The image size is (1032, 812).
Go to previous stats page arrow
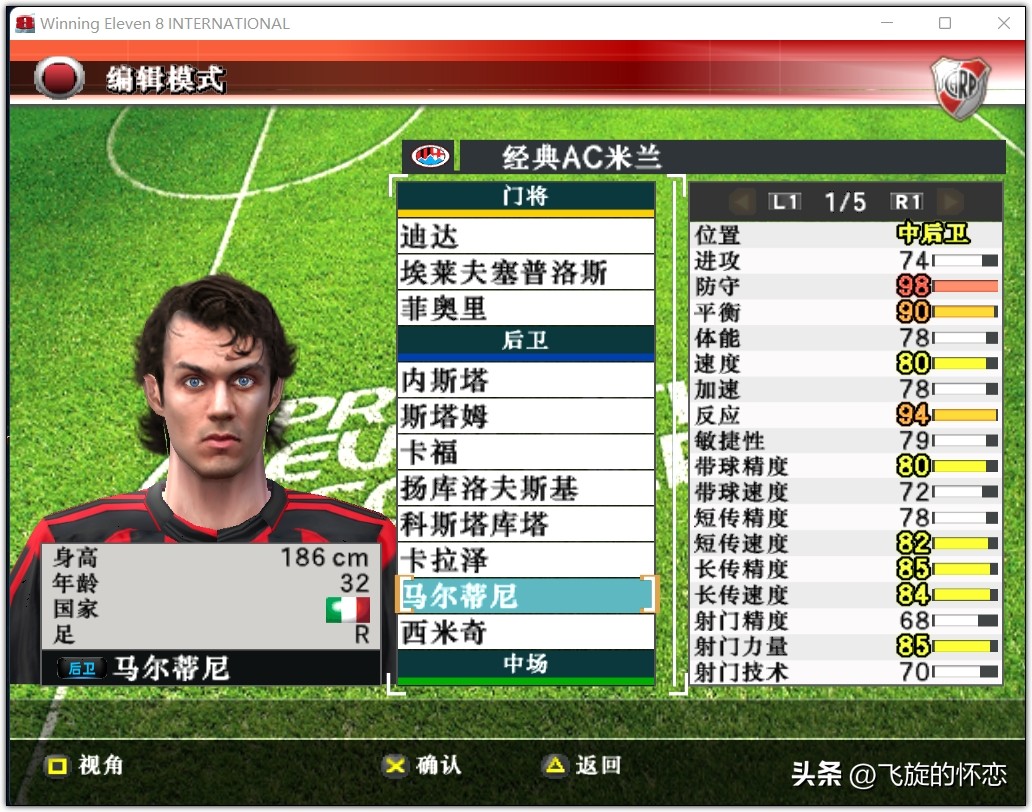pyautogui.click(x=743, y=202)
